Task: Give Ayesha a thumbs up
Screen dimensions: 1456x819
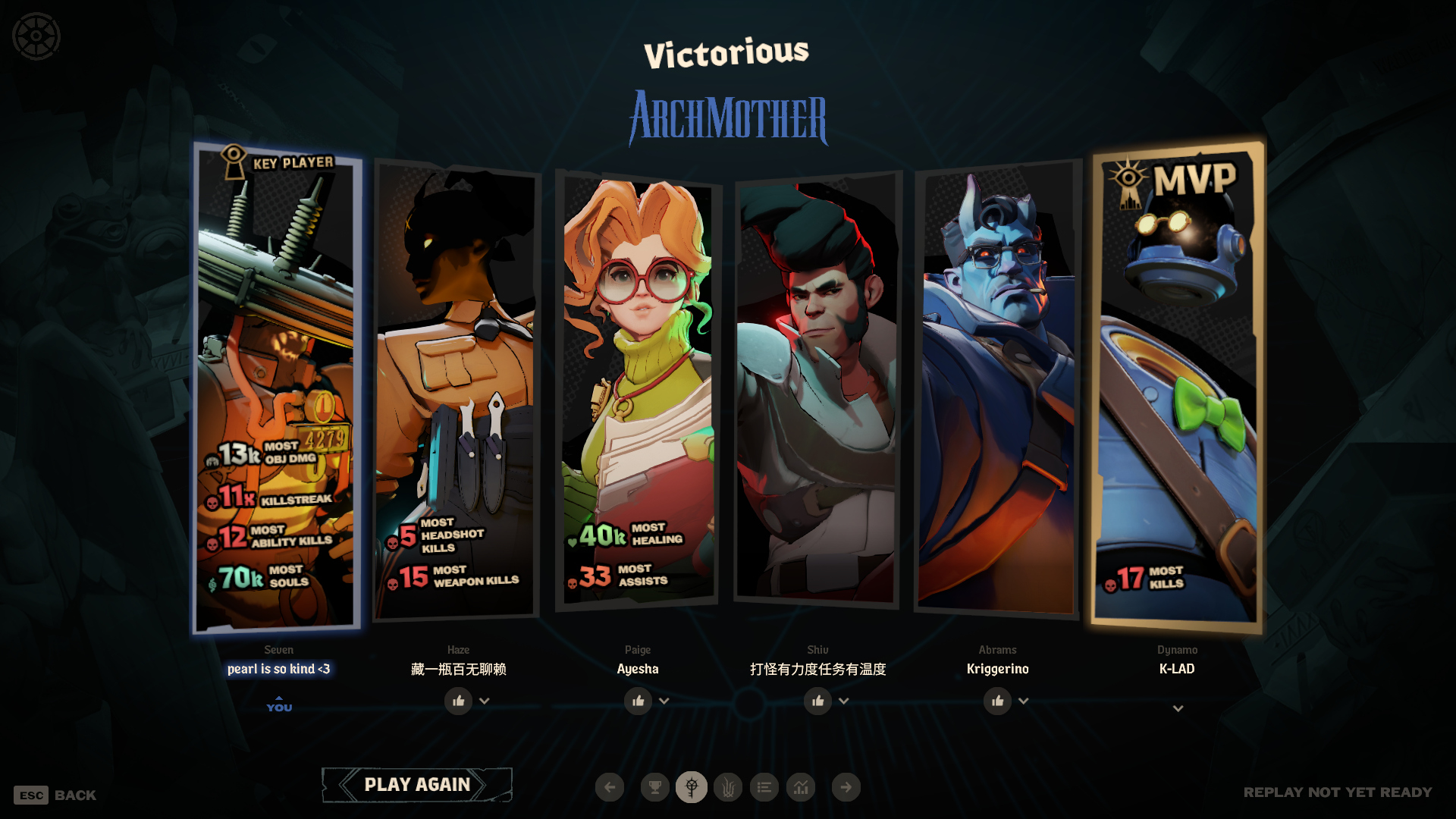Action: tap(638, 701)
